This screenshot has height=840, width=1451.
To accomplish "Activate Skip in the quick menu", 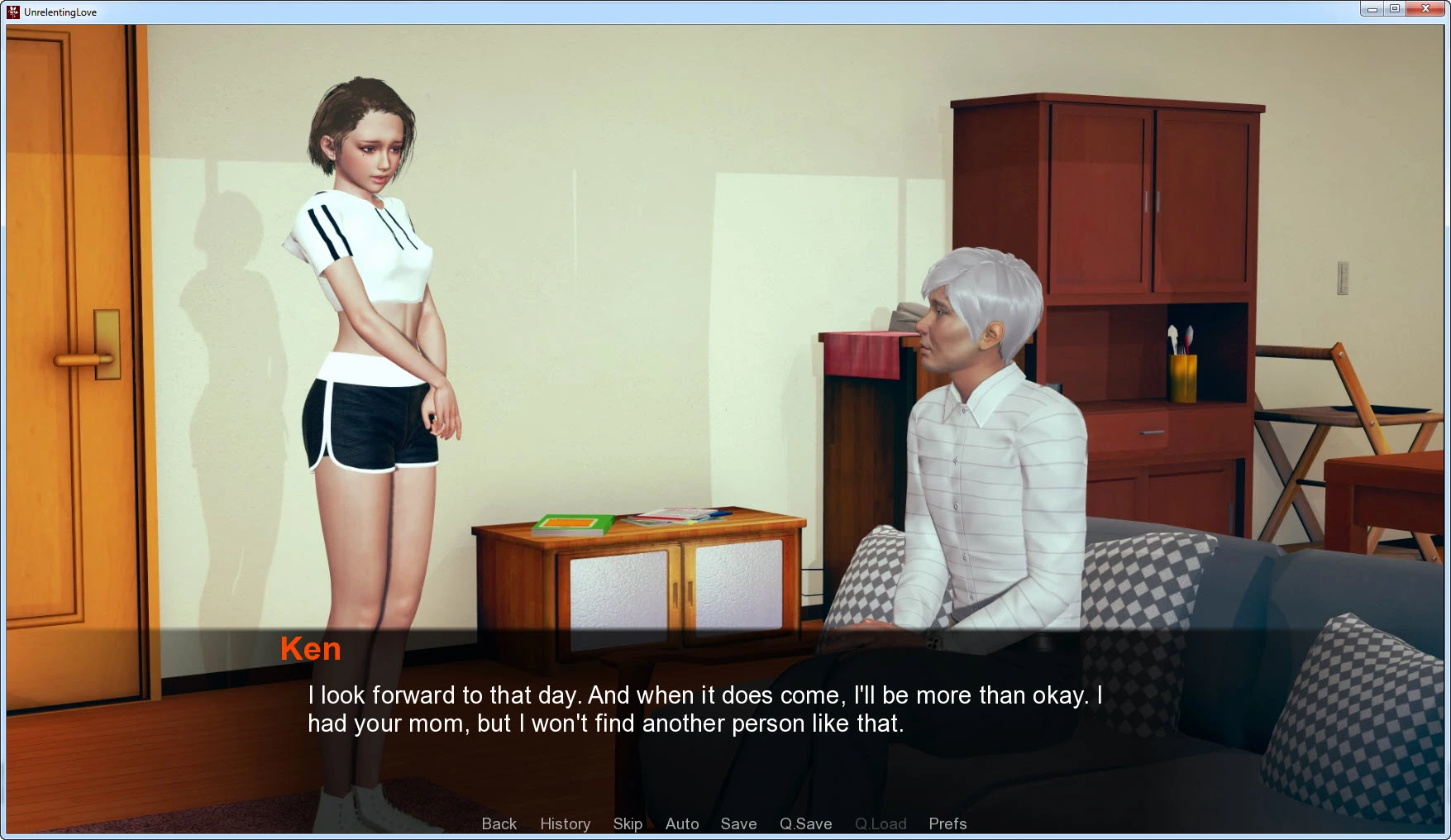I will pos(628,823).
